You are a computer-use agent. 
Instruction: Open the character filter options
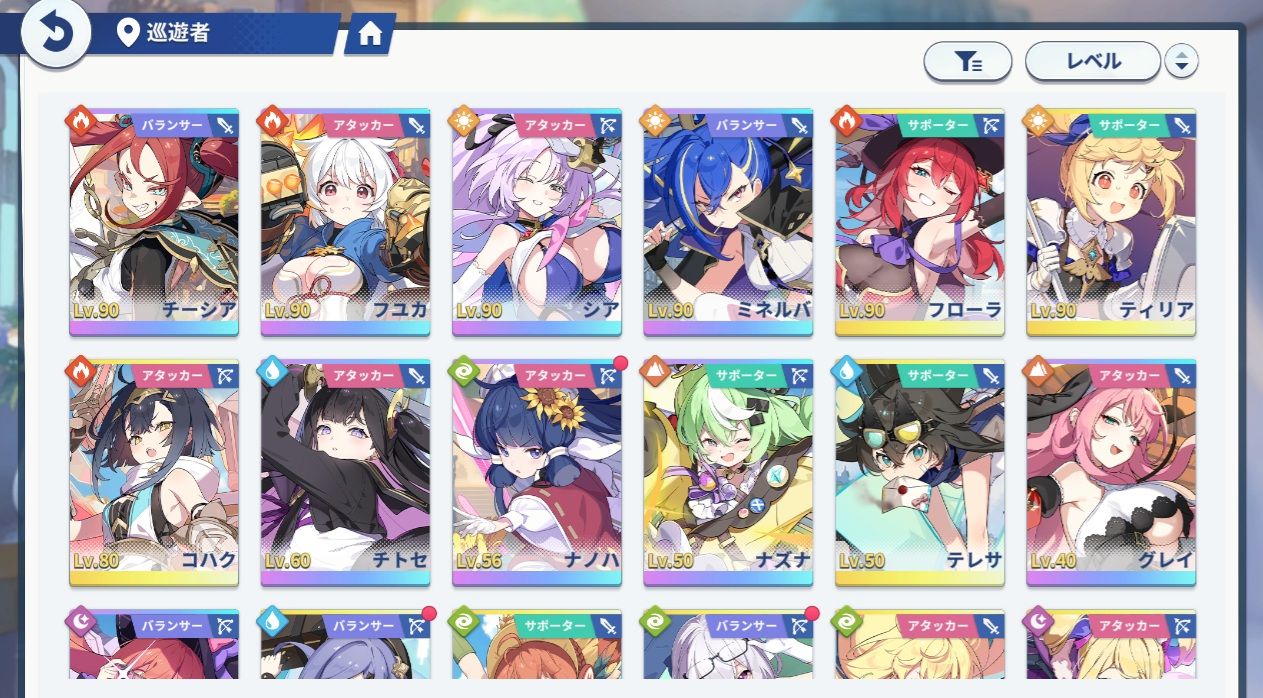pyautogui.click(x=967, y=62)
